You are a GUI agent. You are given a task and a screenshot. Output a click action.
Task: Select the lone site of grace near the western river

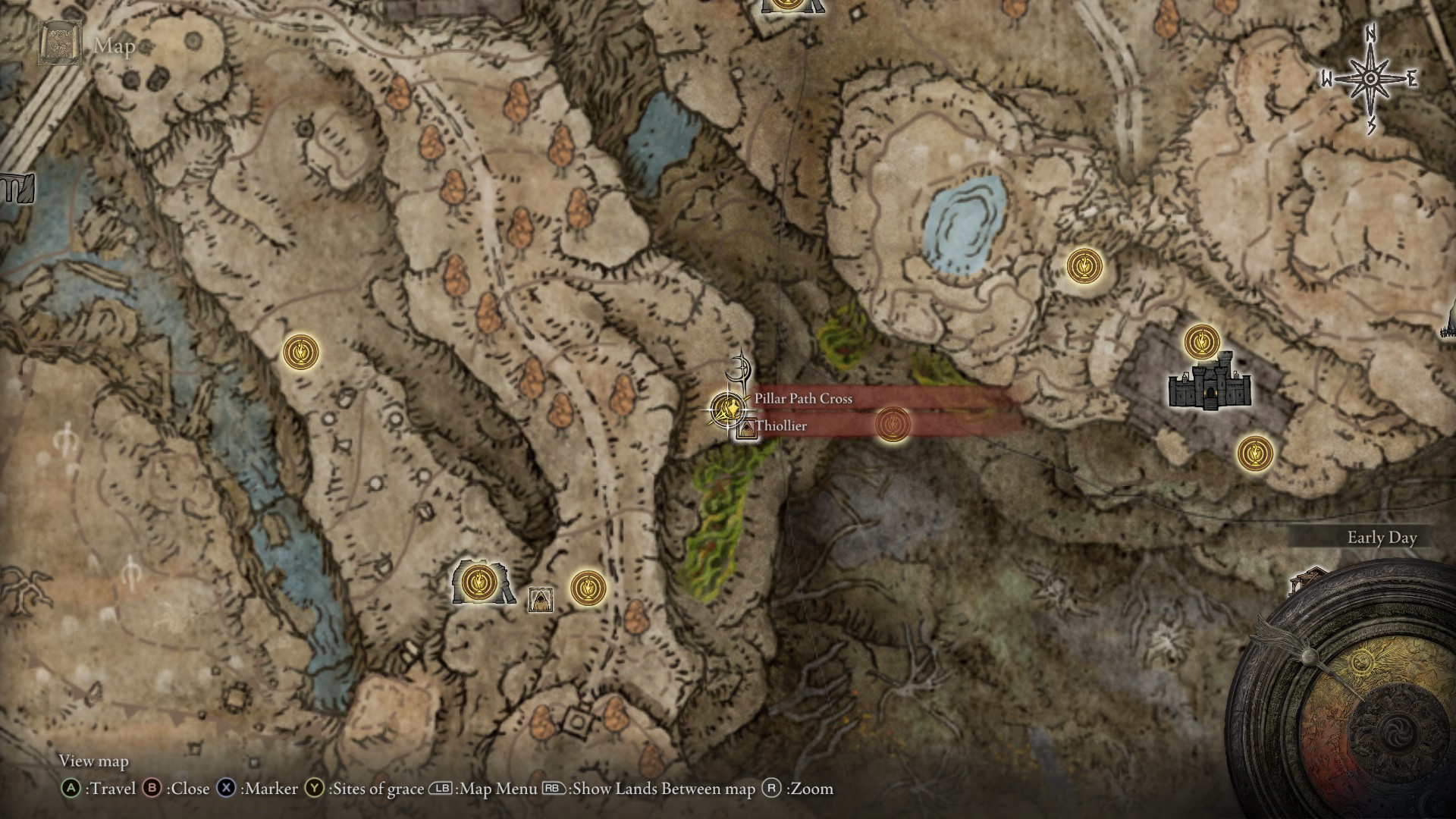[x=300, y=353]
